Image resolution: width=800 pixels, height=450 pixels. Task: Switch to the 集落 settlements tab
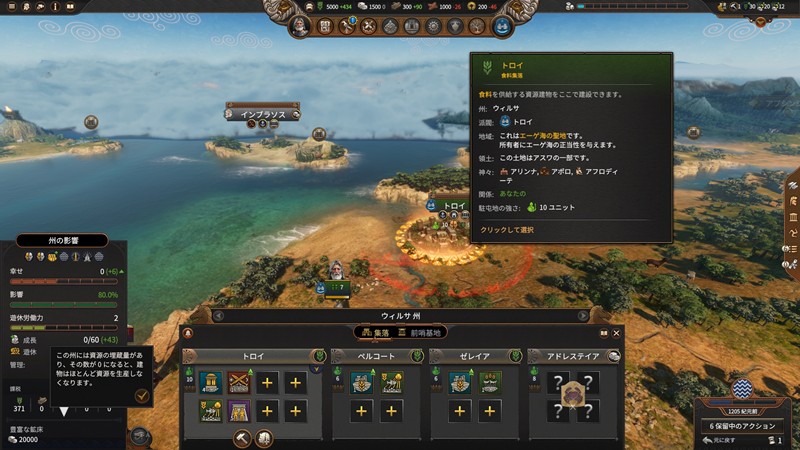coord(375,332)
